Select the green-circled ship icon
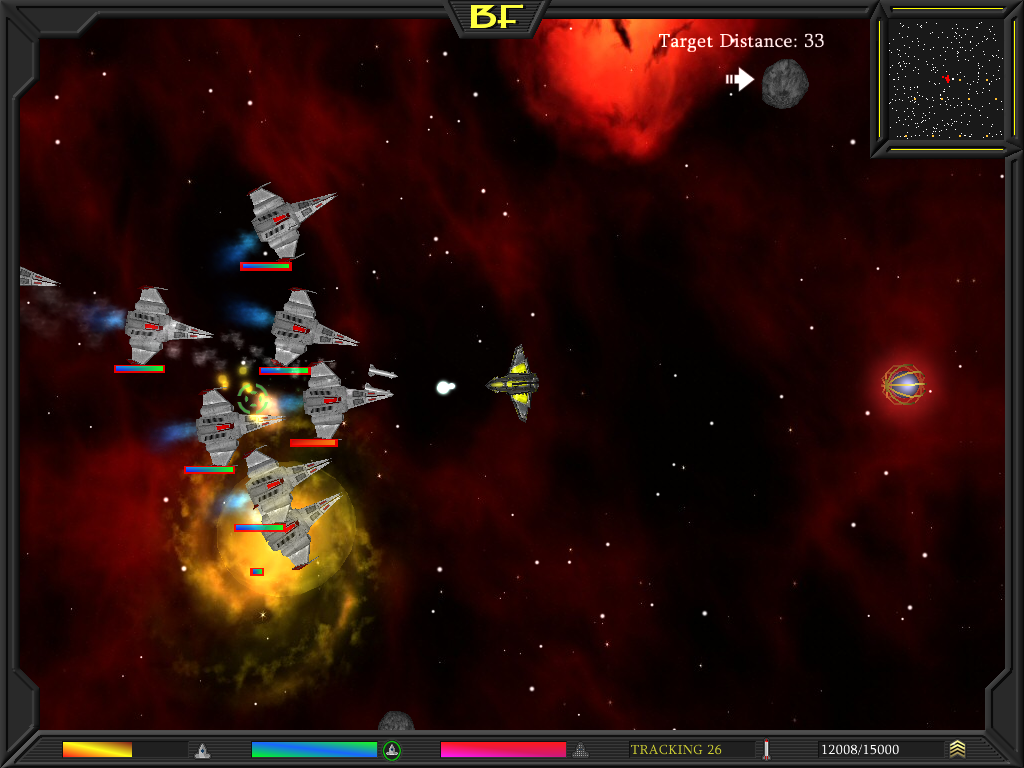 point(392,749)
